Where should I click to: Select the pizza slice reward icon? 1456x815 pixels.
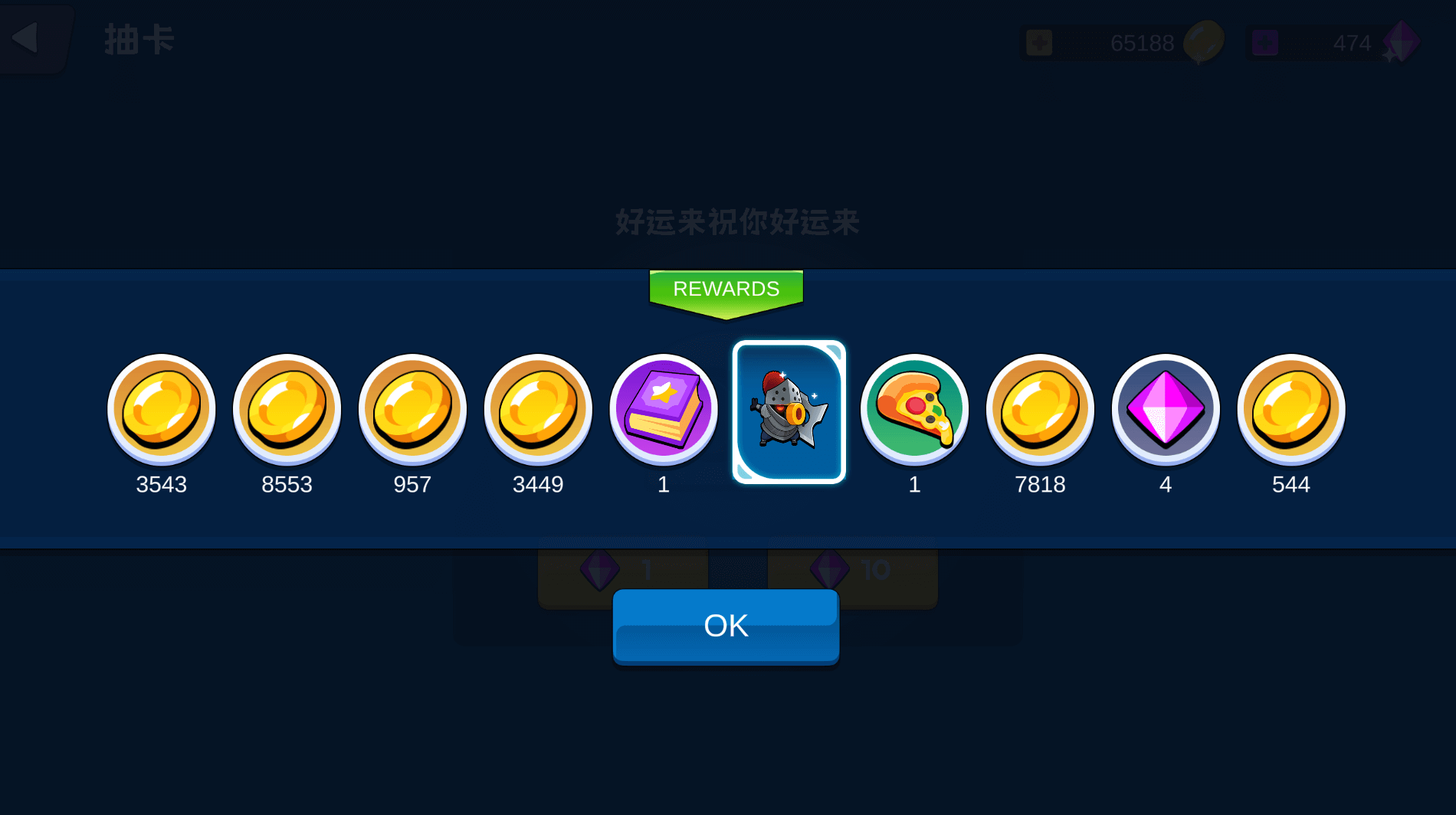914,410
